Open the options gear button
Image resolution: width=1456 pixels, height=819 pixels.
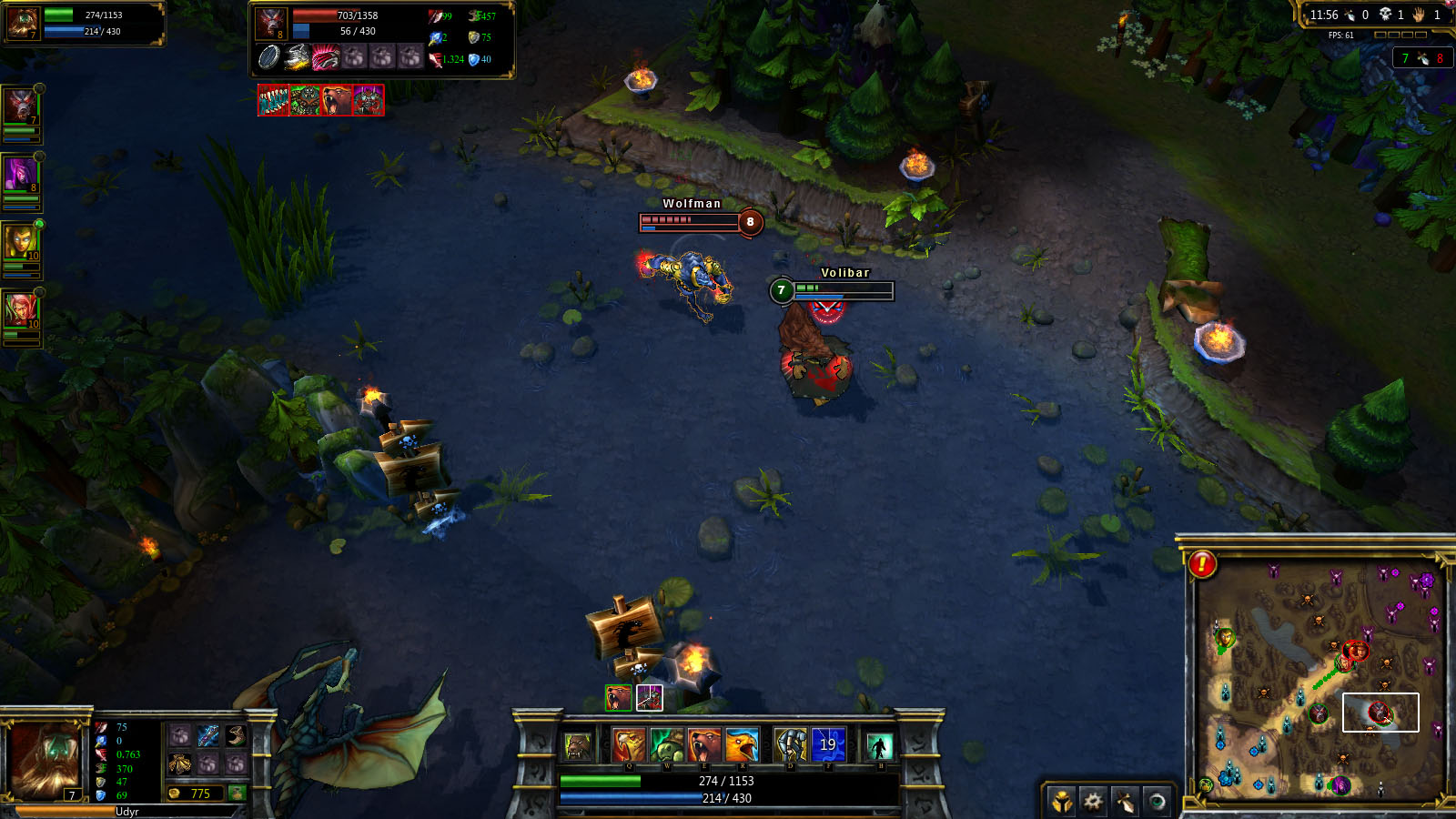coord(1093,802)
